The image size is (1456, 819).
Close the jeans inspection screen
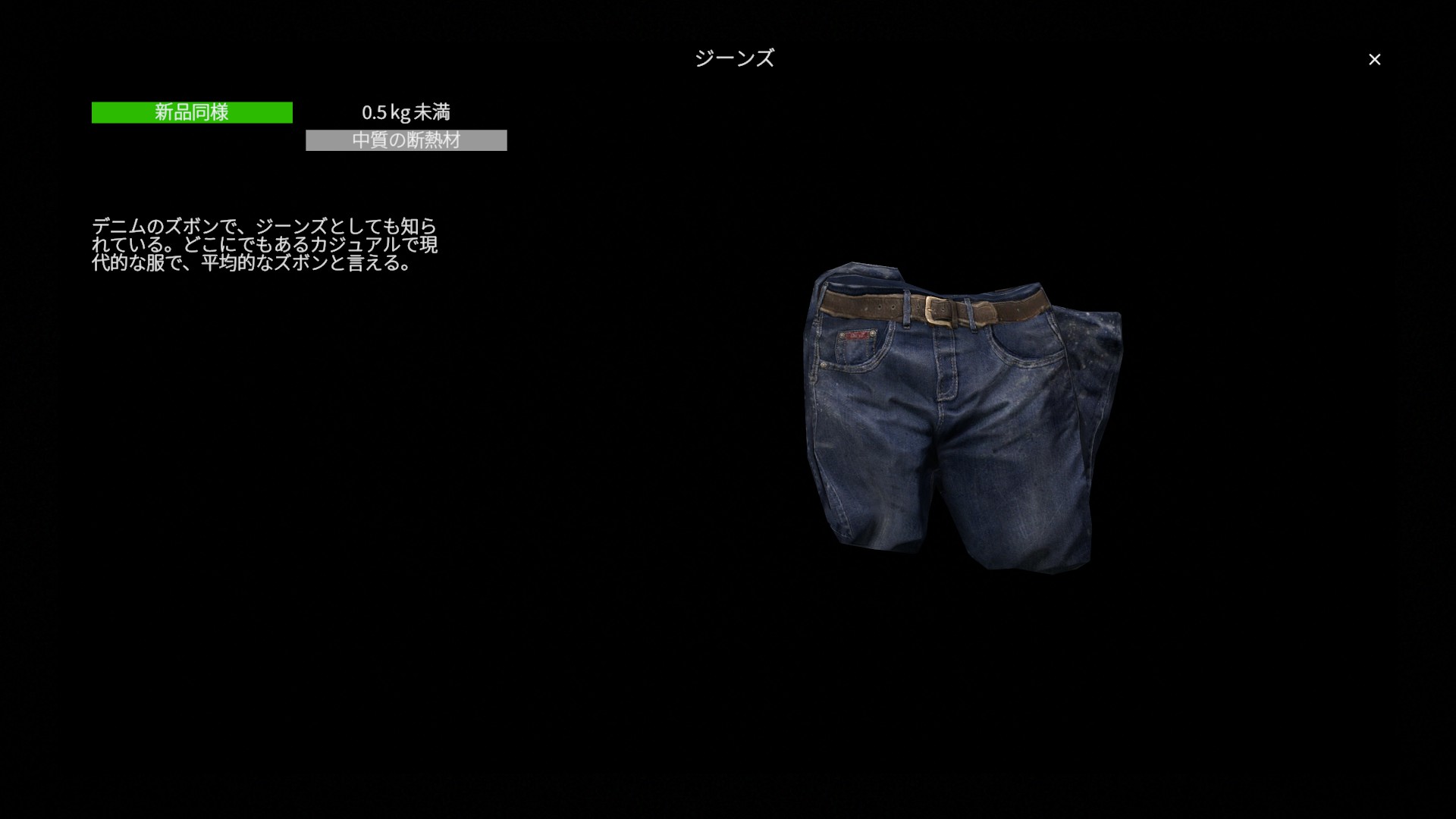[1374, 59]
